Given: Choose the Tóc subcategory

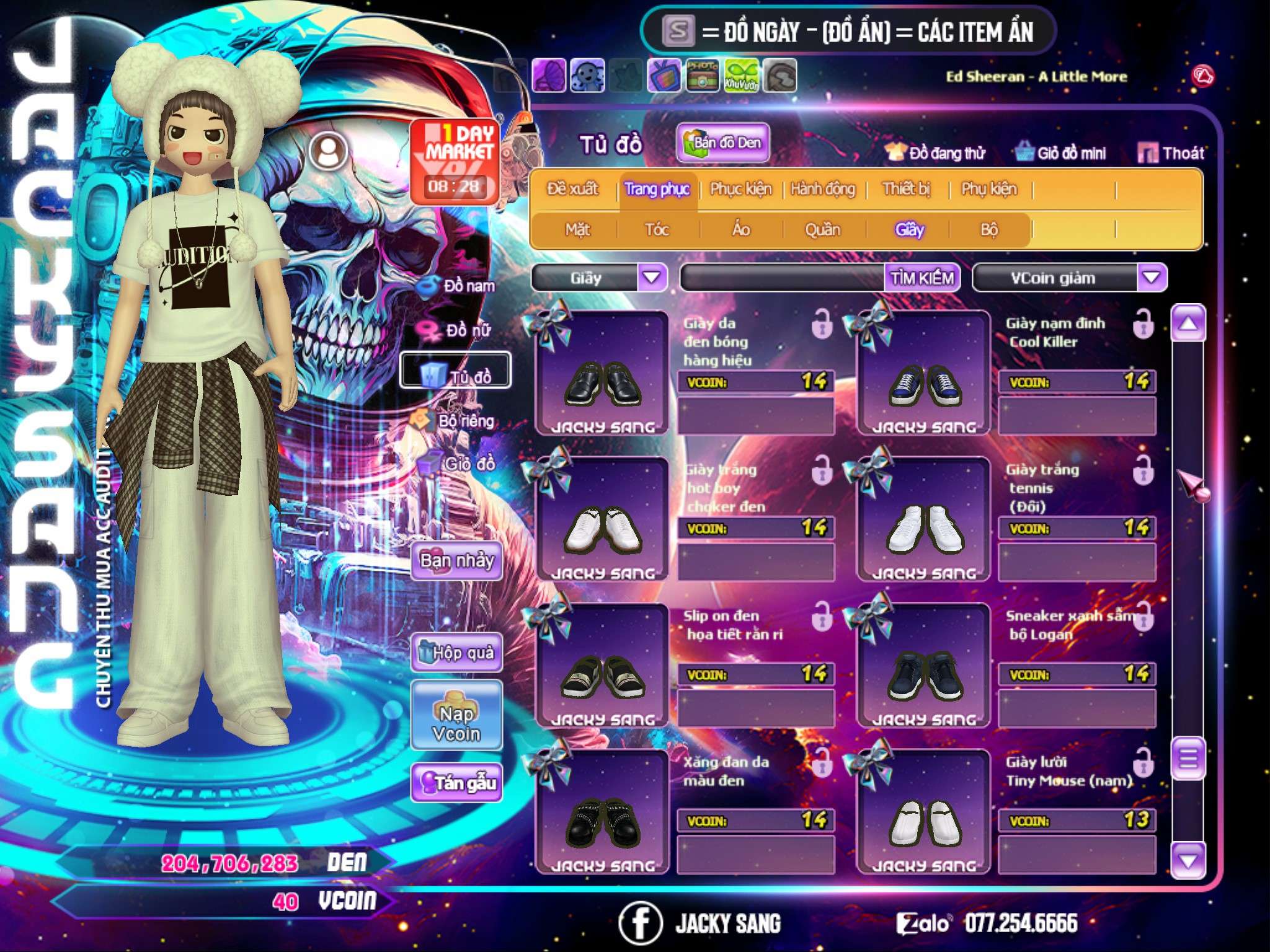Looking at the screenshot, I should 657,230.
